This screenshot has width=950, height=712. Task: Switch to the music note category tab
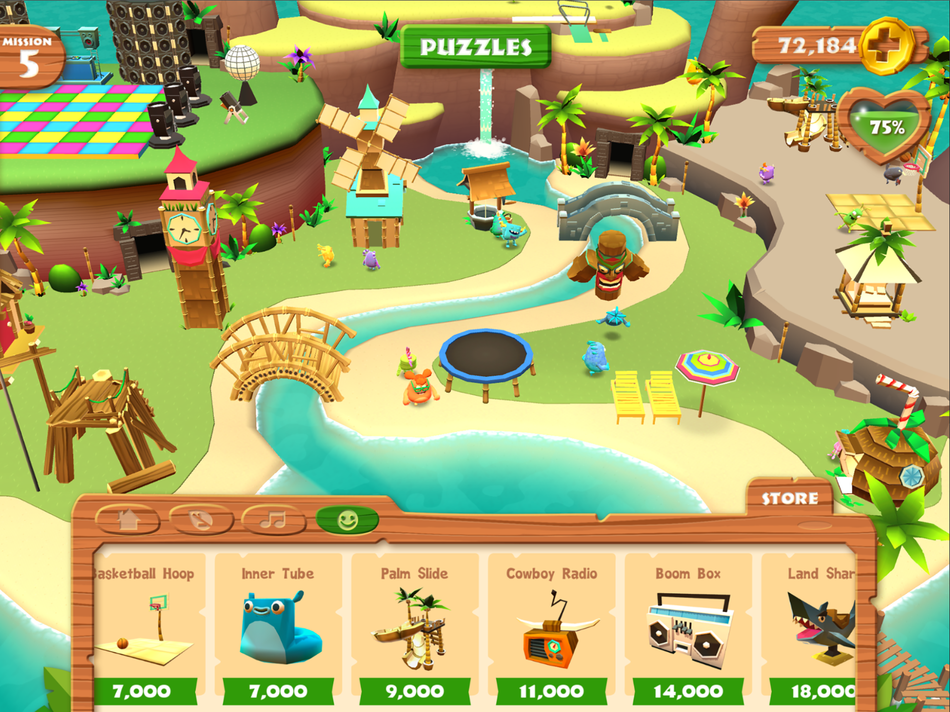[273, 520]
